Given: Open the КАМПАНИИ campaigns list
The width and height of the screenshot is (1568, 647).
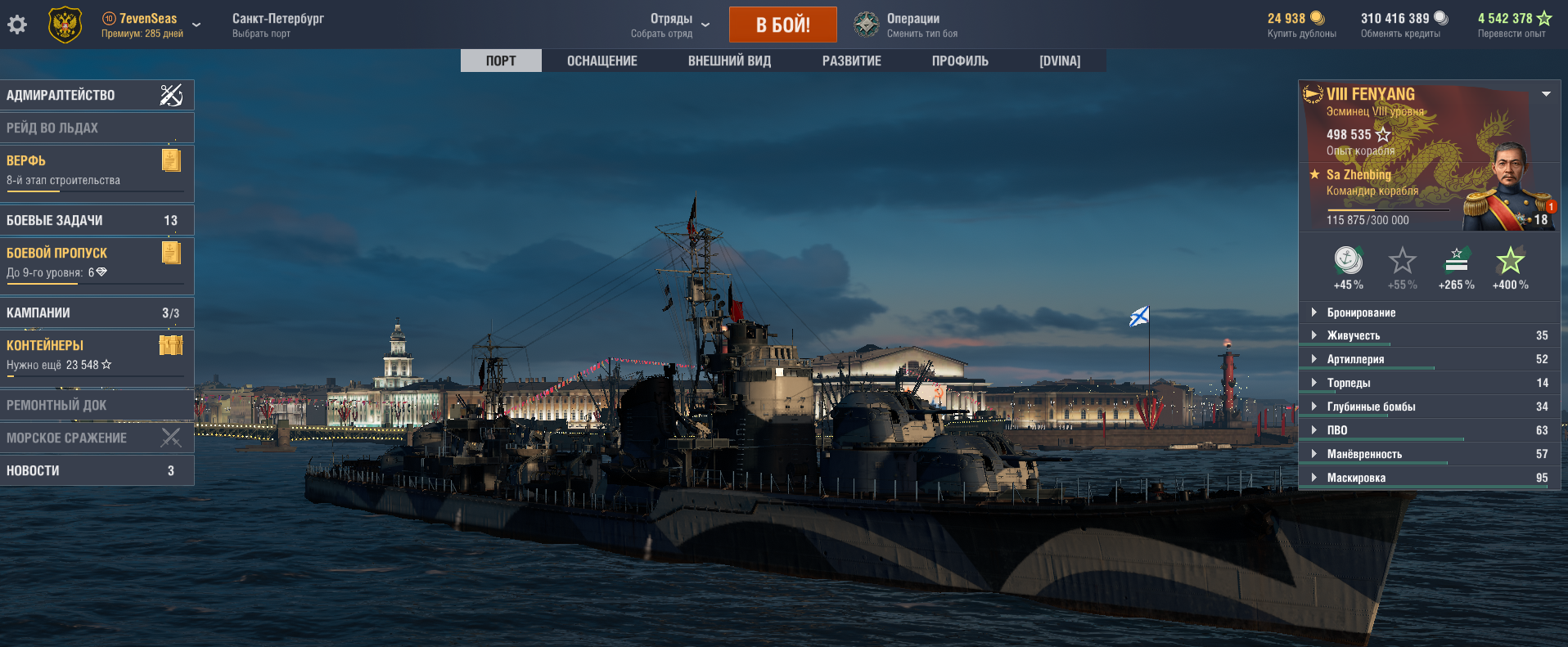Looking at the screenshot, I should pyautogui.click(x=97, y=313).
